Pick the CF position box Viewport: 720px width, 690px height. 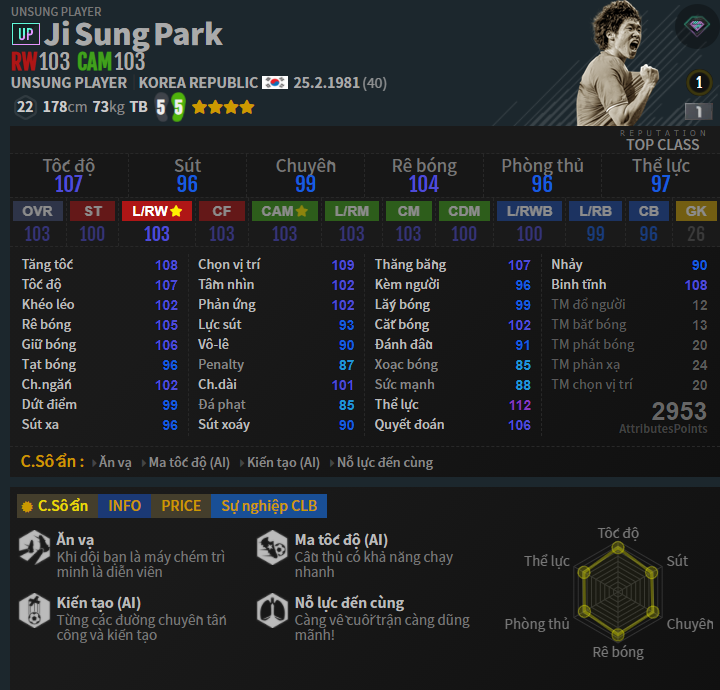(221, 211)
